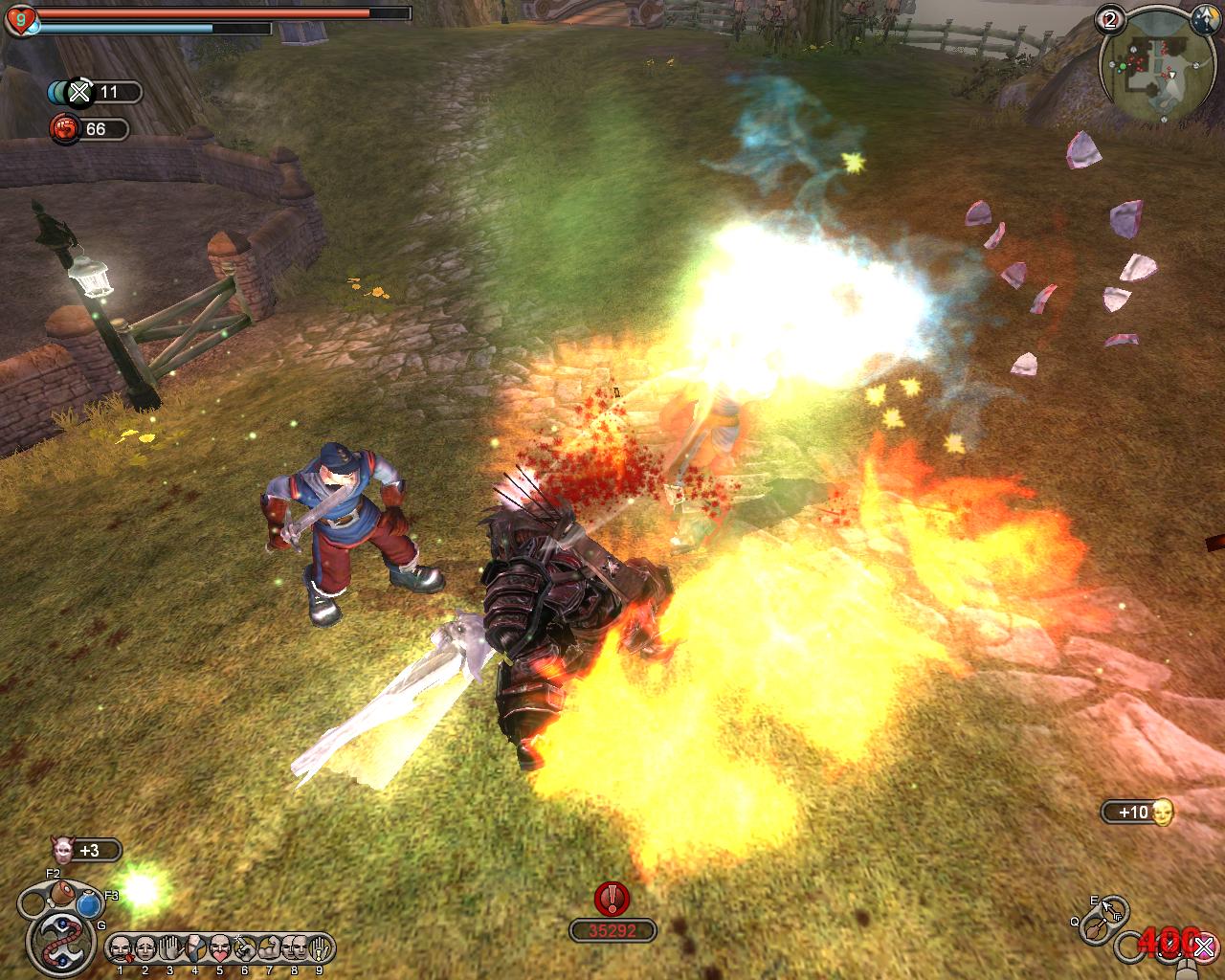Choose the rose-in-mouth flirt expression
Screen dimensions: 1225x980
tap(121, 948)
